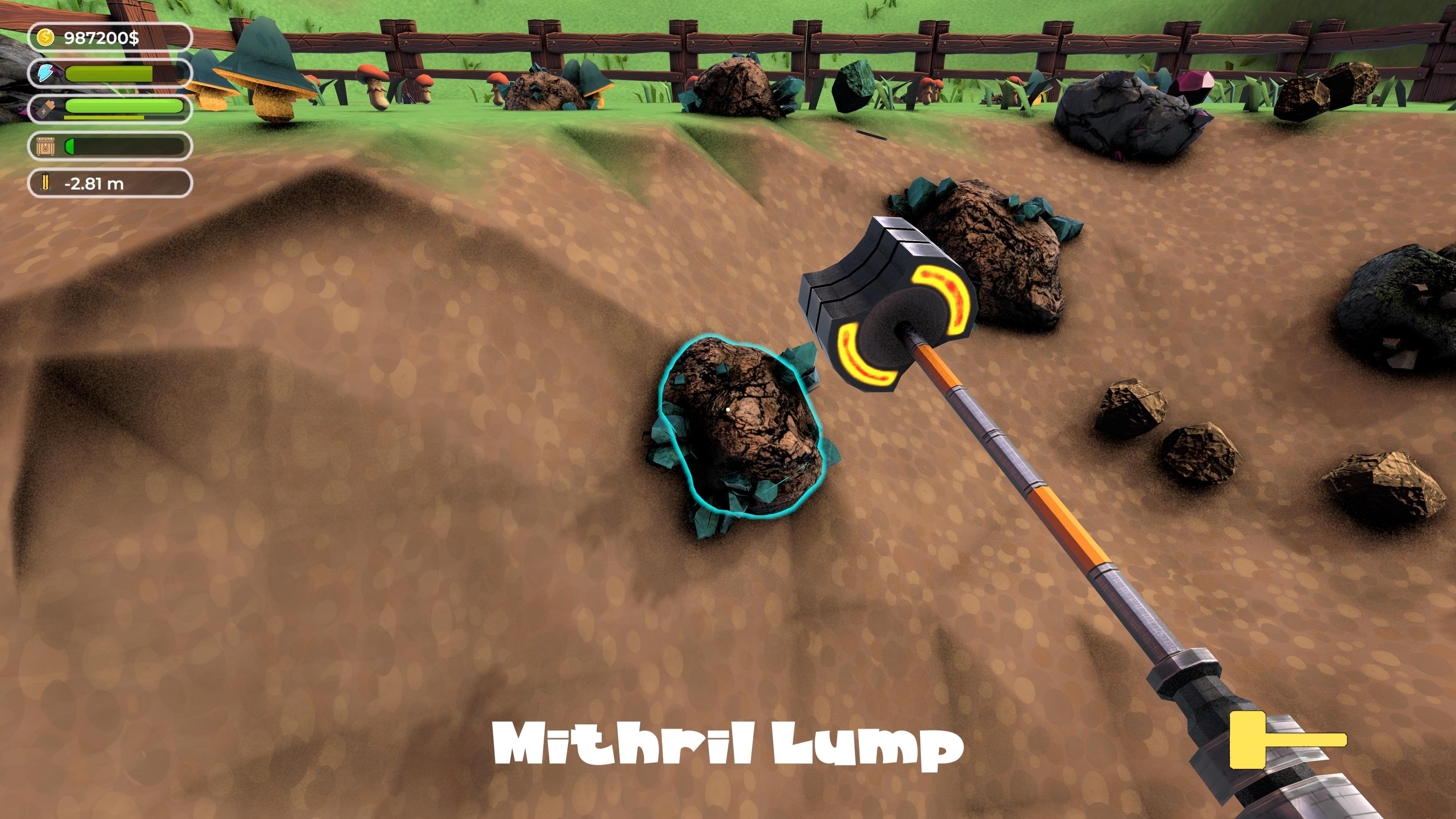Click the -2.81 m depth readout
The image size is (1456, 819).
[x=93, y=183]
